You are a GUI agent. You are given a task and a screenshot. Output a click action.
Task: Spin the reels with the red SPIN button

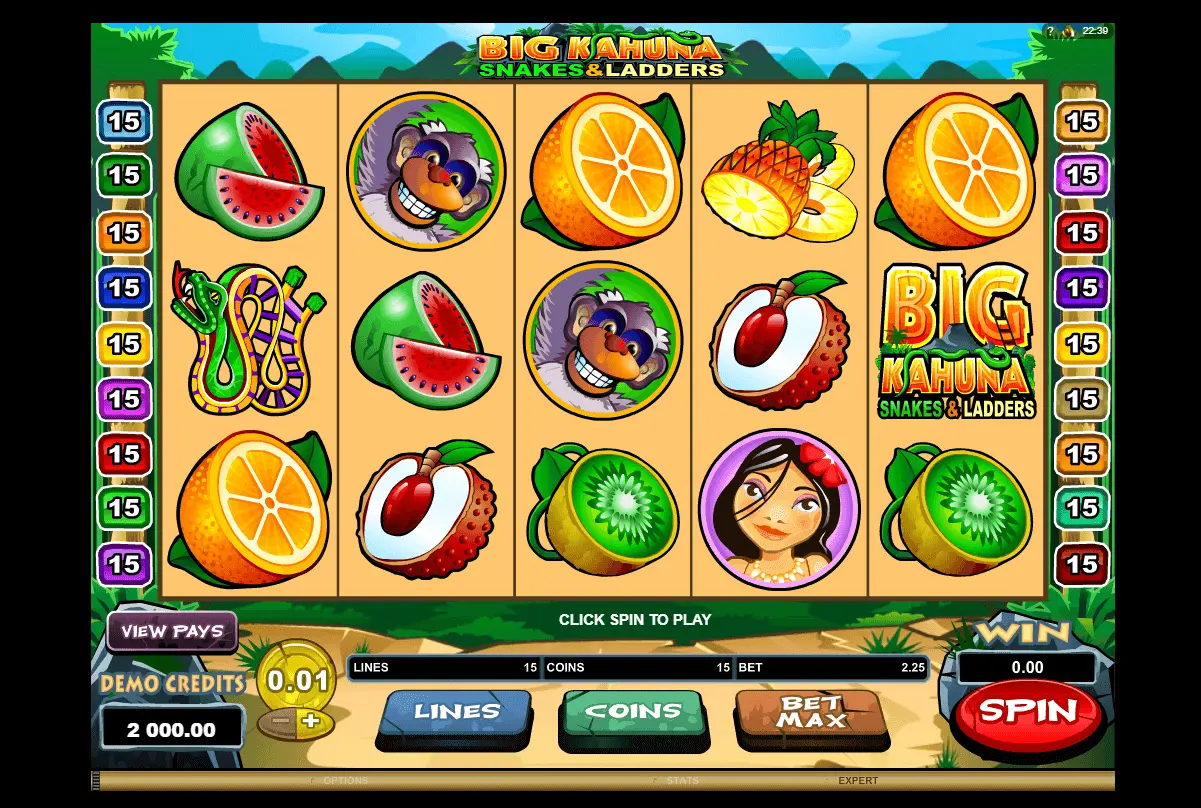click(x=1028, y=712)
